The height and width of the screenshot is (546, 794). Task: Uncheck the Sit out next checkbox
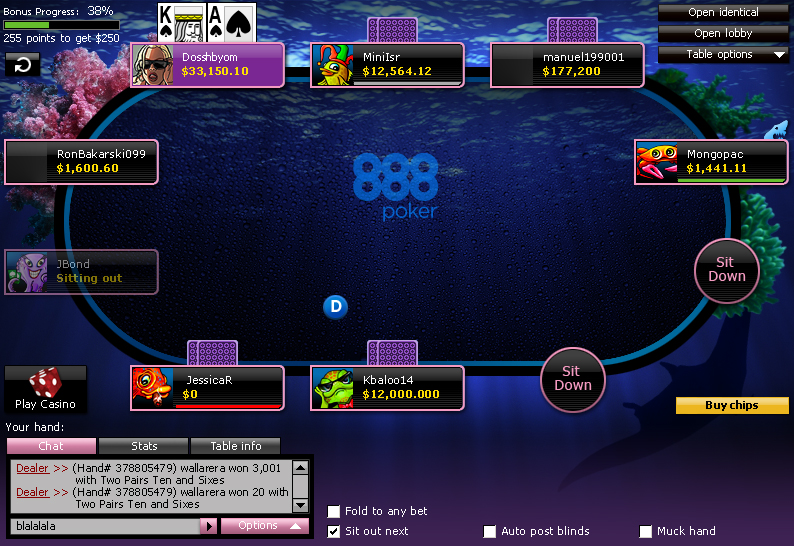coord(334,531)
